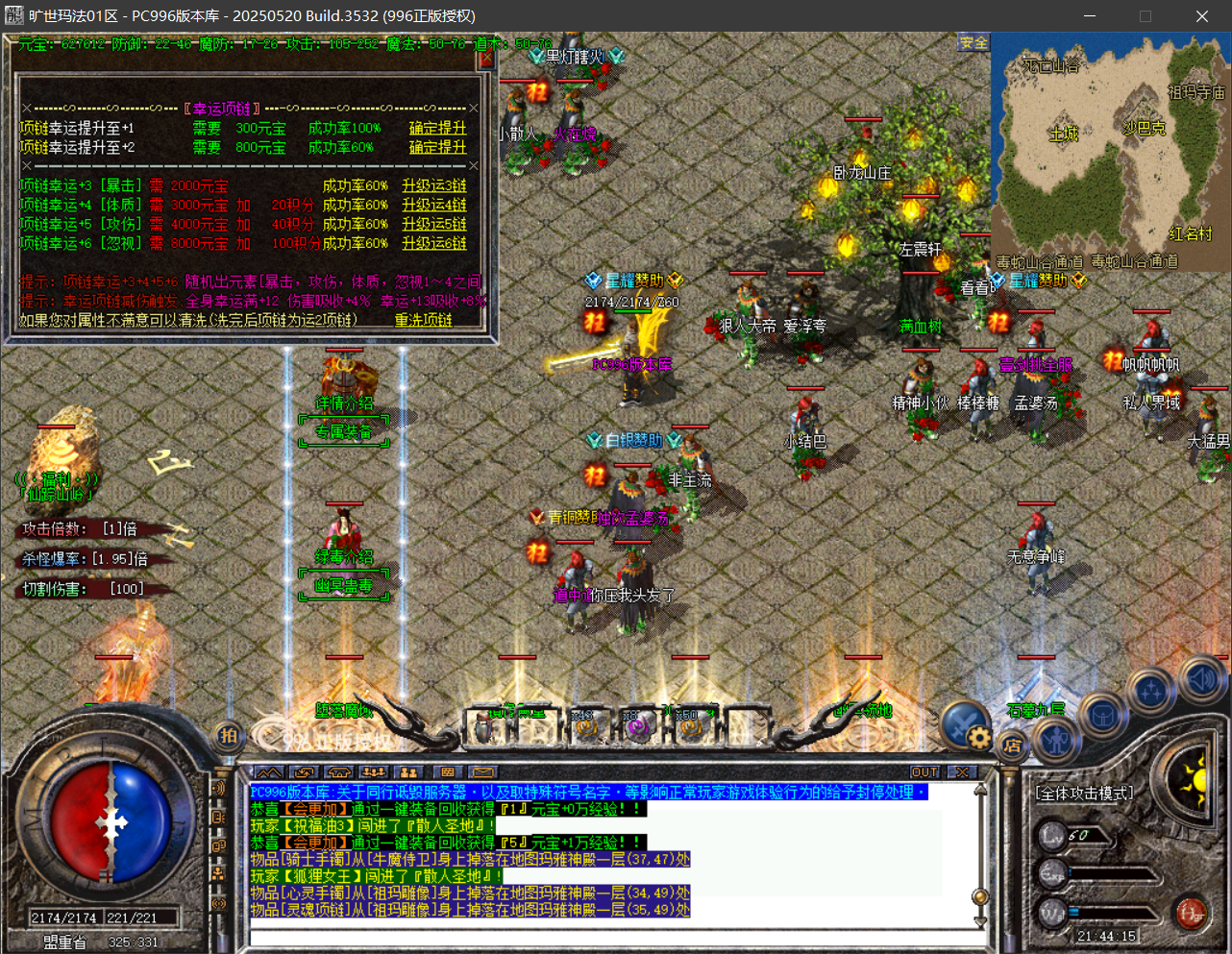Open the auction 拍 round button
The image size is (1232, 954).
[228, 736]
